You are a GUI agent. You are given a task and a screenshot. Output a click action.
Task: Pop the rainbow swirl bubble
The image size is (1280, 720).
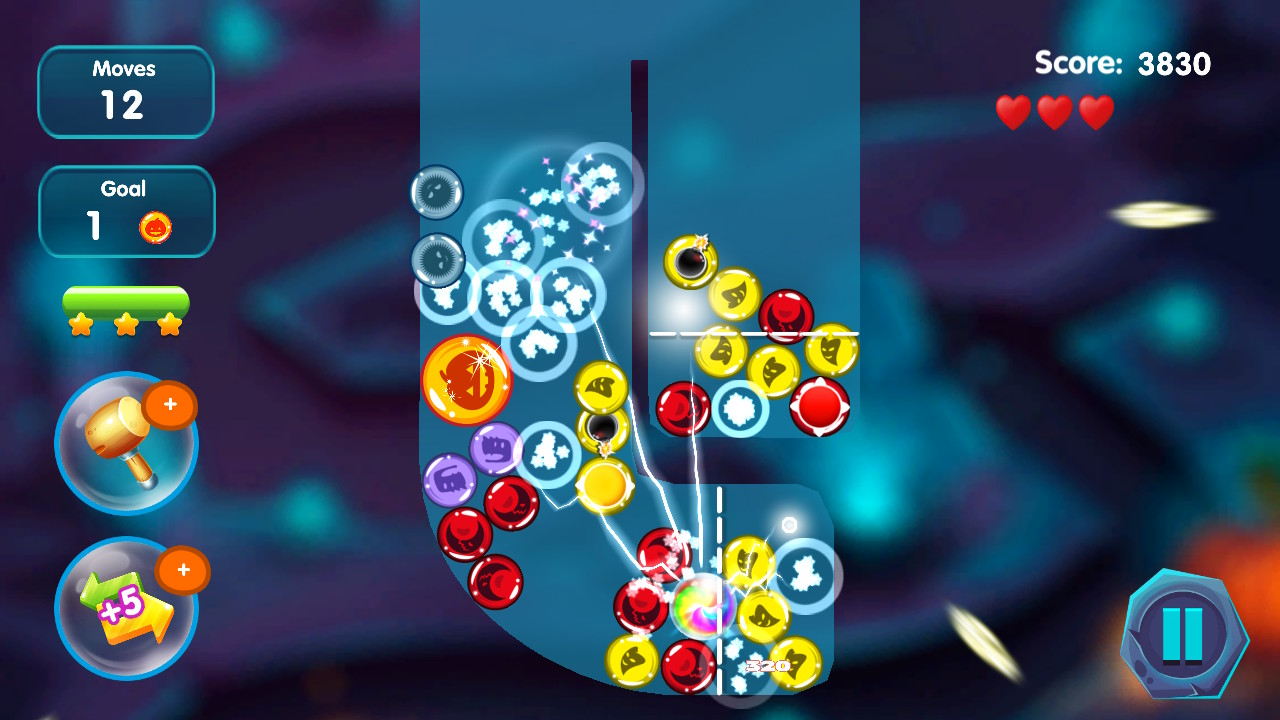click(706, 605)
